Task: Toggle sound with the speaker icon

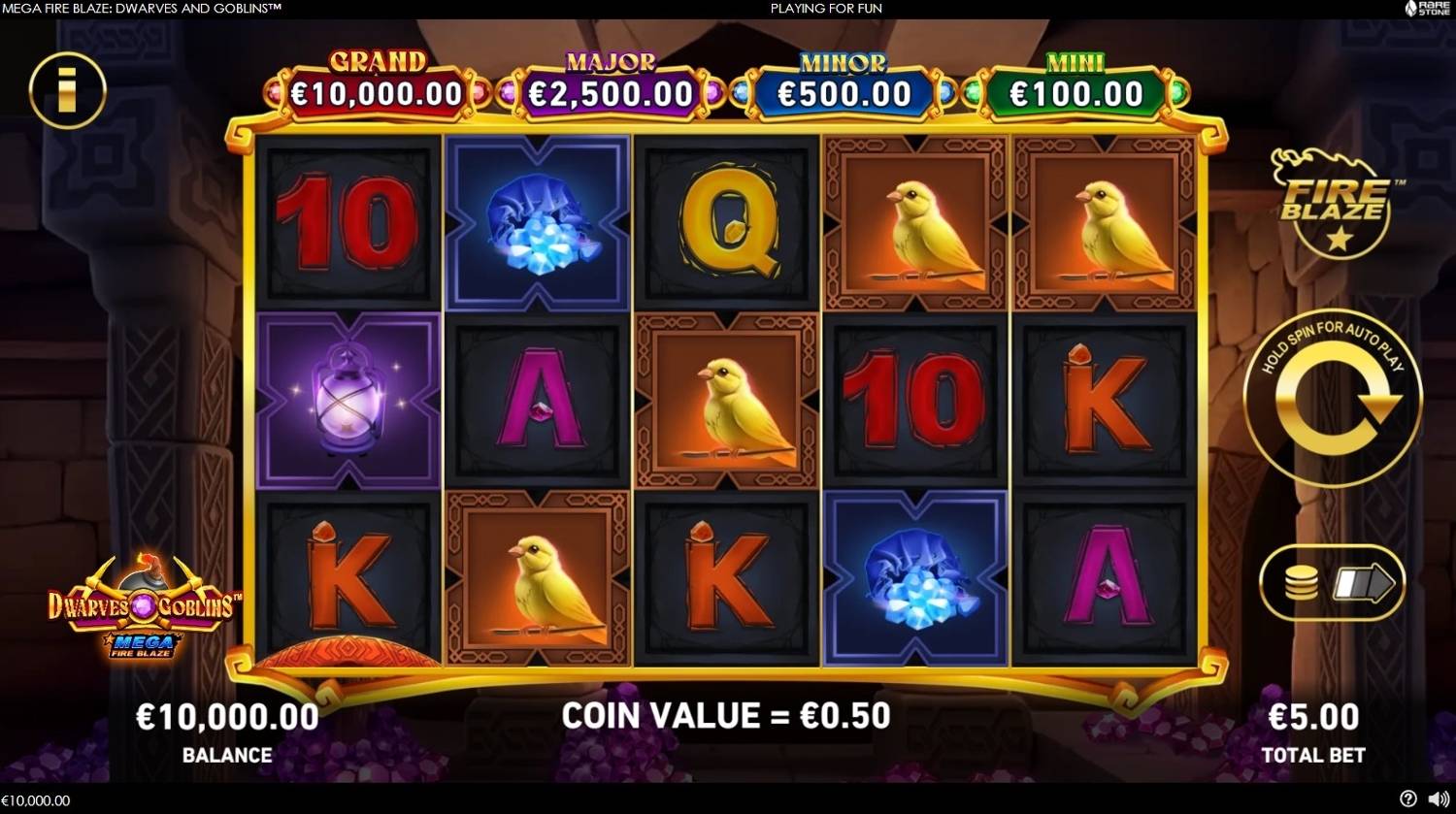Action: (x=1438, y=800)
